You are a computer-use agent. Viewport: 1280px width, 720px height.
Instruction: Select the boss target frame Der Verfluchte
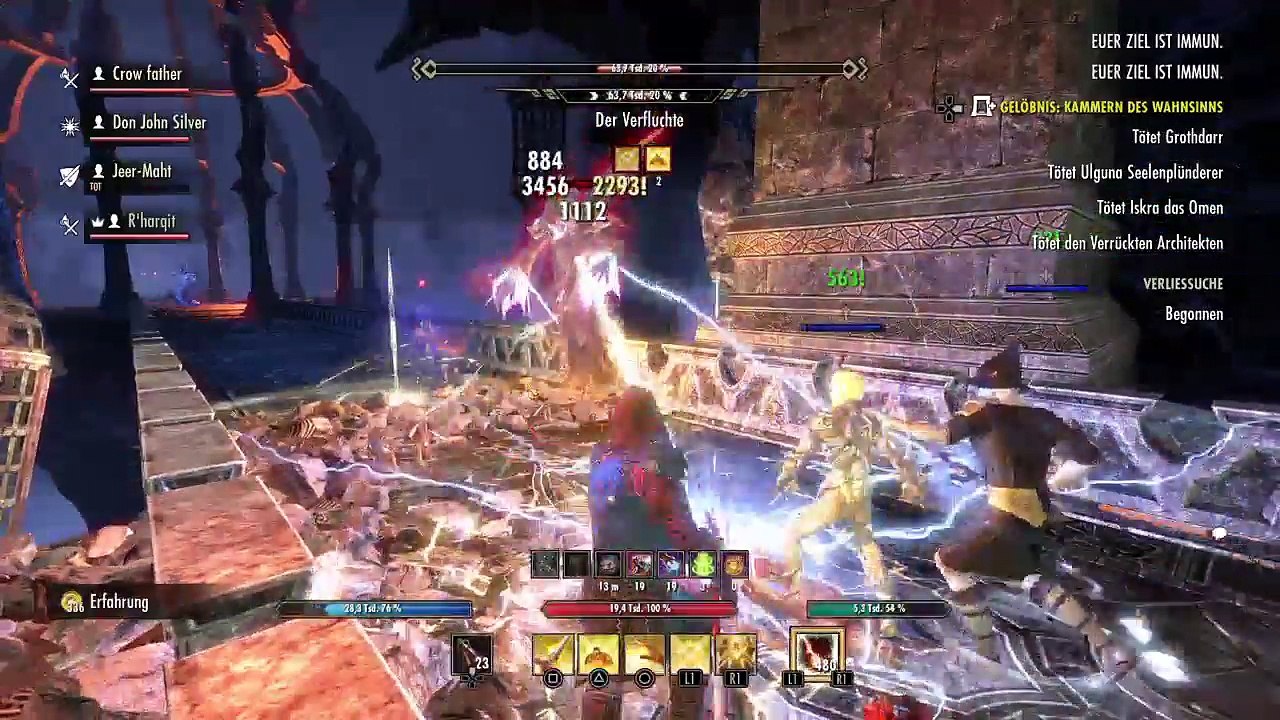pos(639,120)
